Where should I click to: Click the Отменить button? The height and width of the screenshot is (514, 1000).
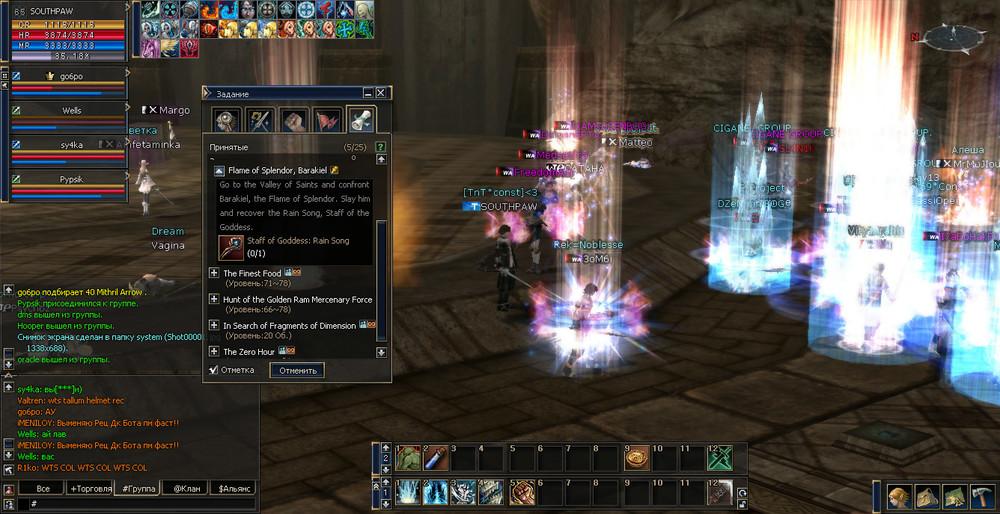297,370
